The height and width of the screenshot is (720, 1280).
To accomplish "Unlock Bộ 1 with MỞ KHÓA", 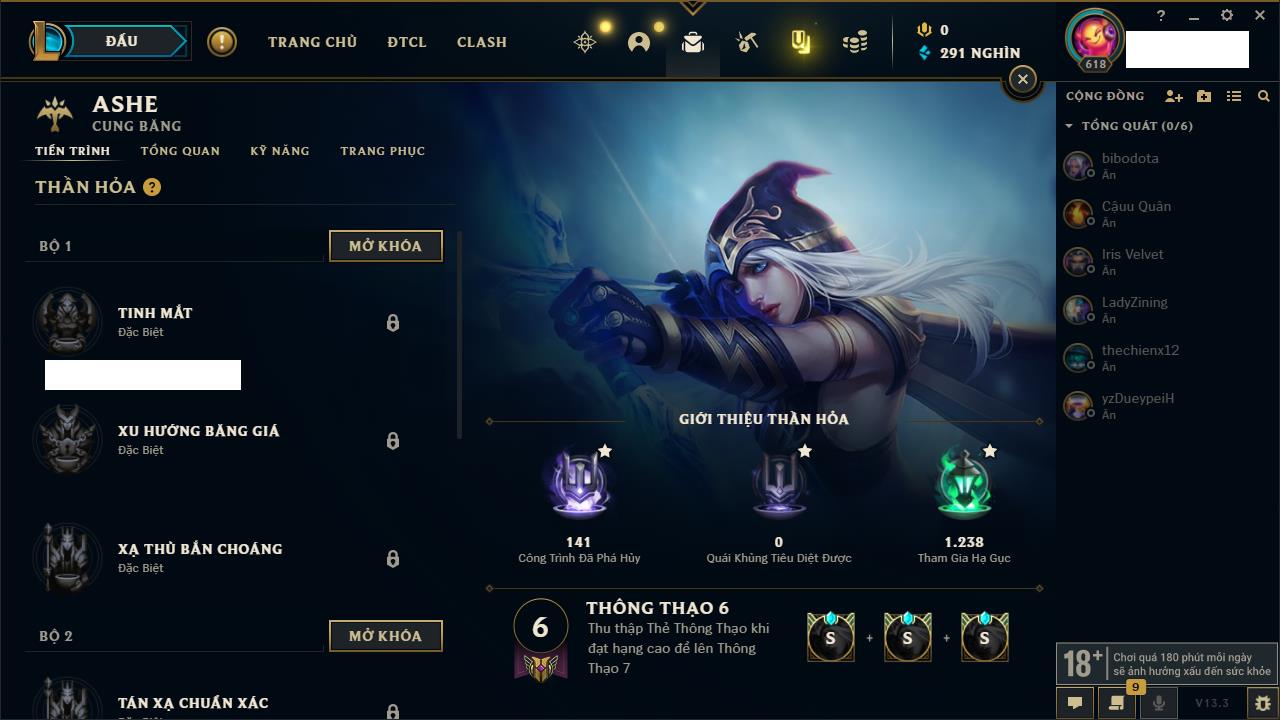I will pyautogui.click(x=385, y=246).
